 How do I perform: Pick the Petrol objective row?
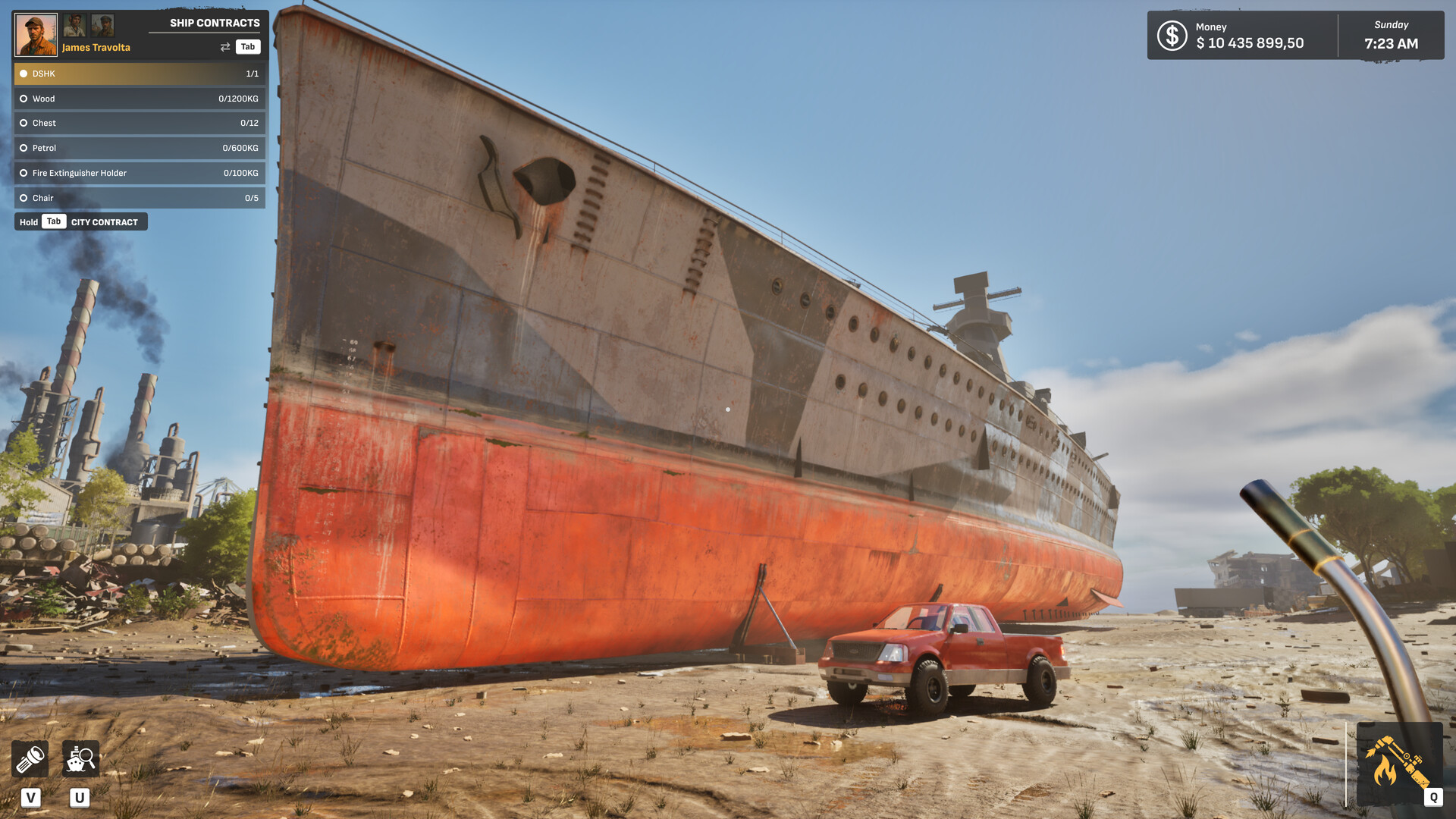tap(140, 148)
